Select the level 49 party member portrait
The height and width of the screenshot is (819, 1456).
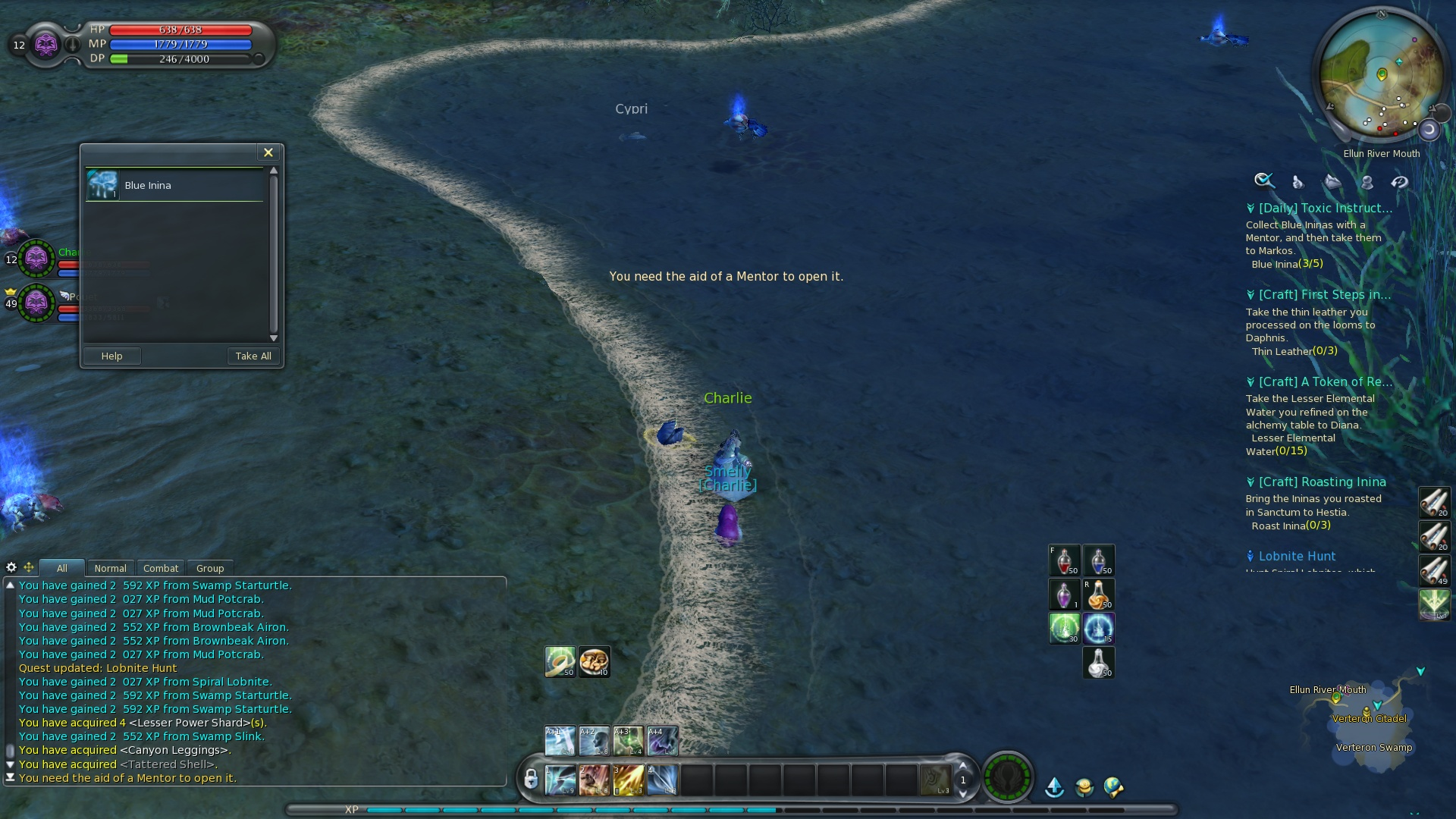[x=36, y=303]
